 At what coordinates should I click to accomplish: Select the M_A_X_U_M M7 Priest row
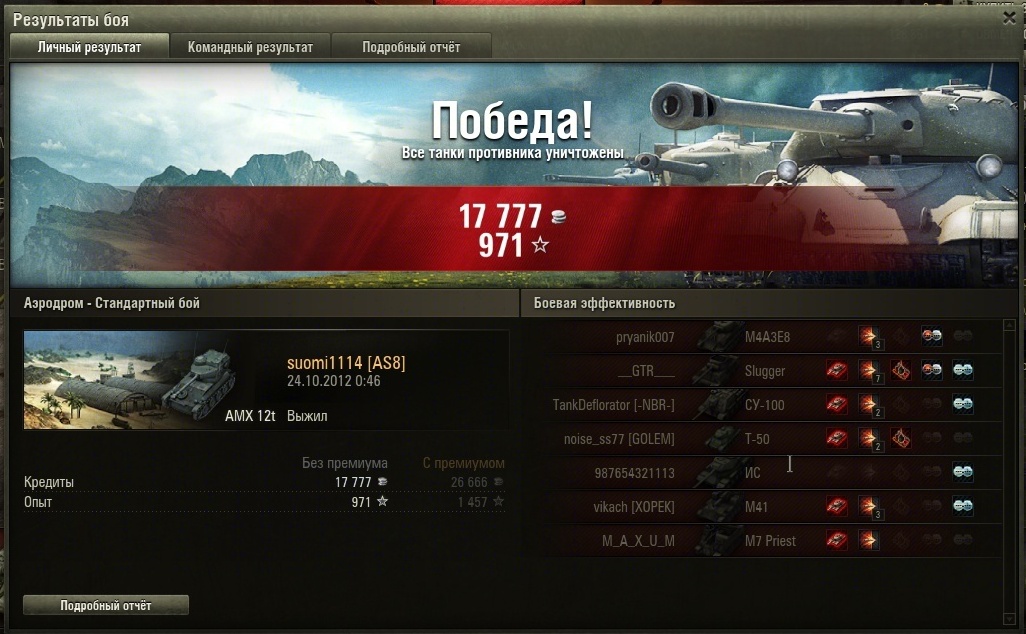(x=760, y=541)
